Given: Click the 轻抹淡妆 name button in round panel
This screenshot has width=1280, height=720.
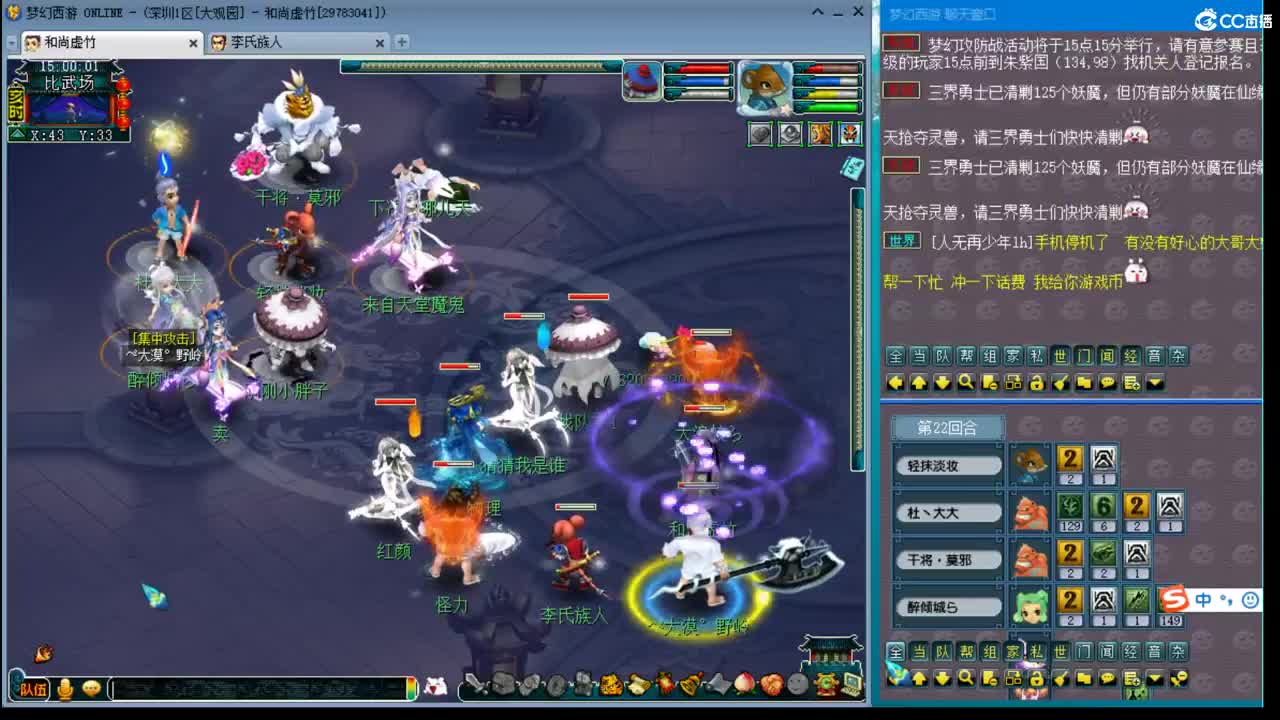Looking at the screenshot, I should [x=946, y=463].
